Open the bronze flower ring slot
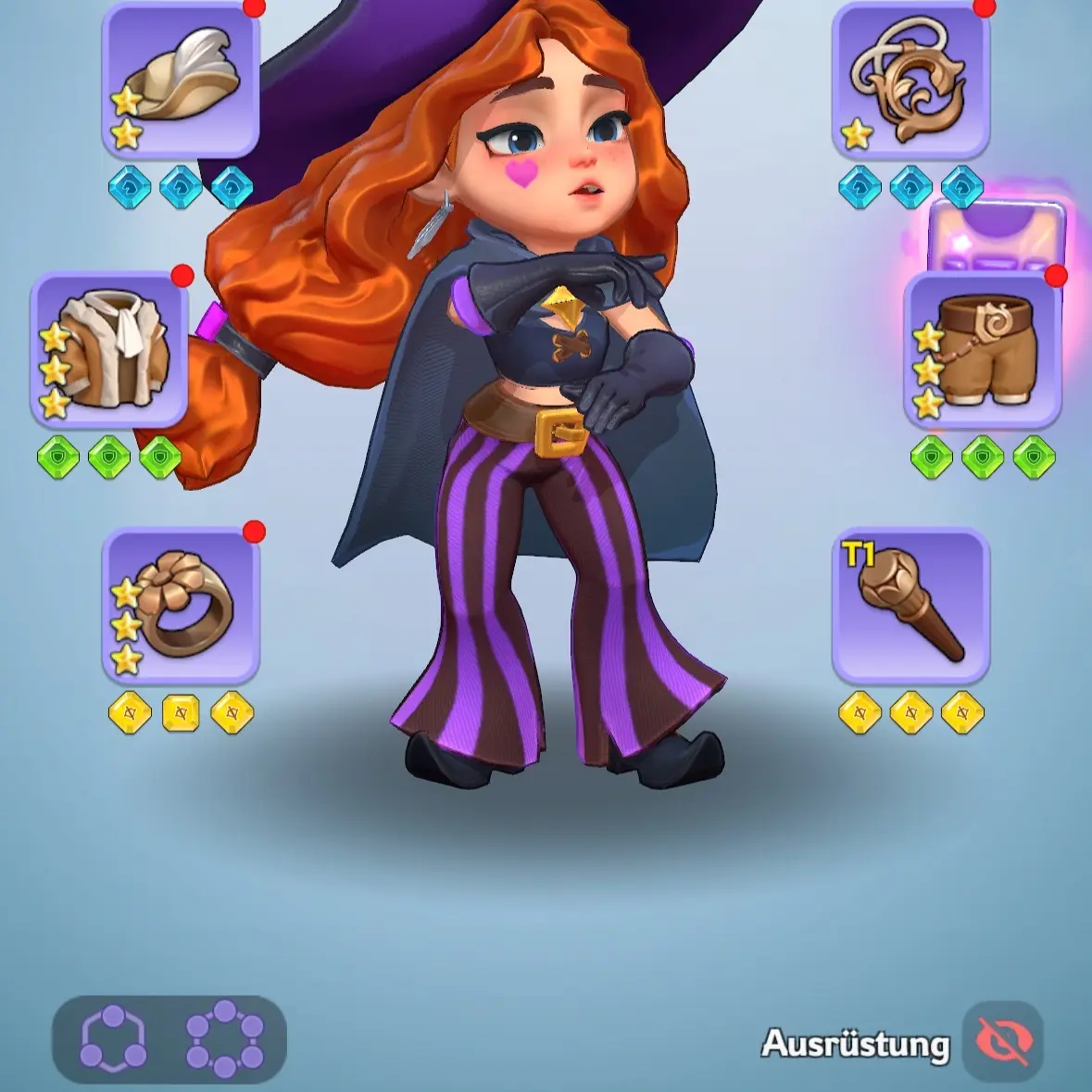 tap(181, 605)
